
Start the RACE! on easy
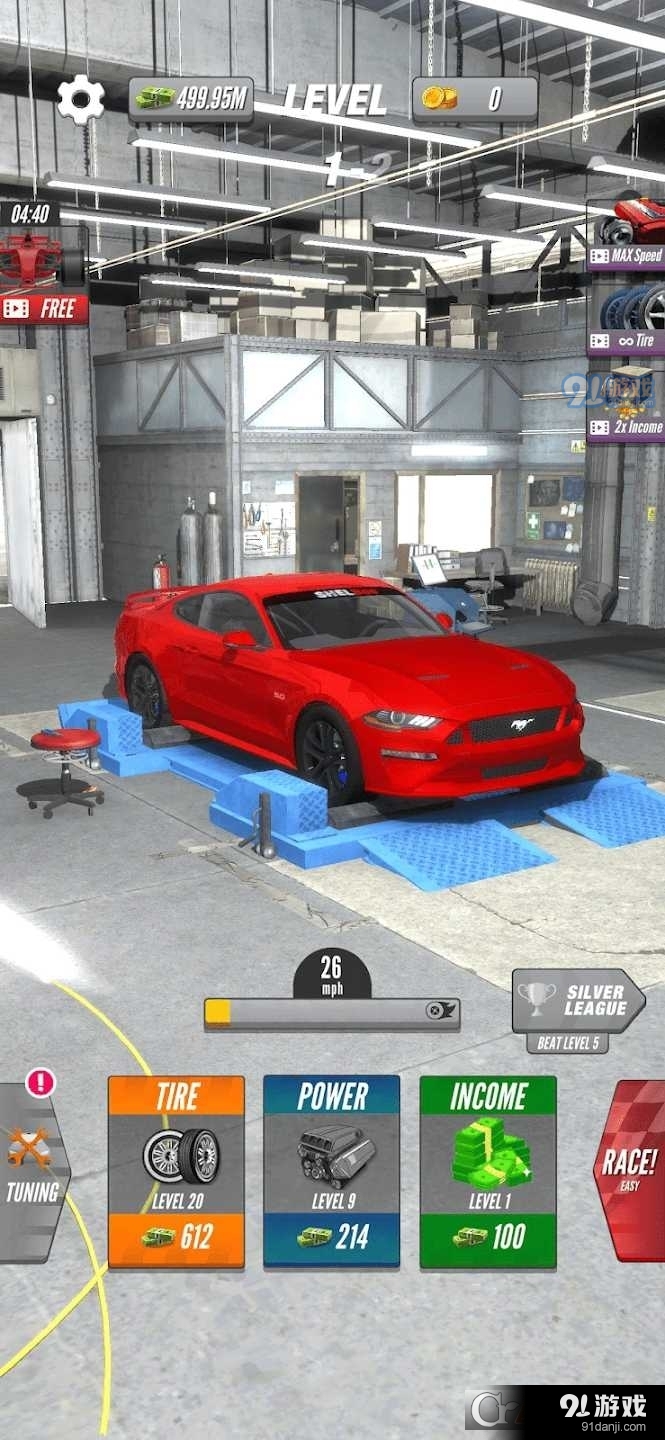pyautogui.click(x=630, y=1170)
